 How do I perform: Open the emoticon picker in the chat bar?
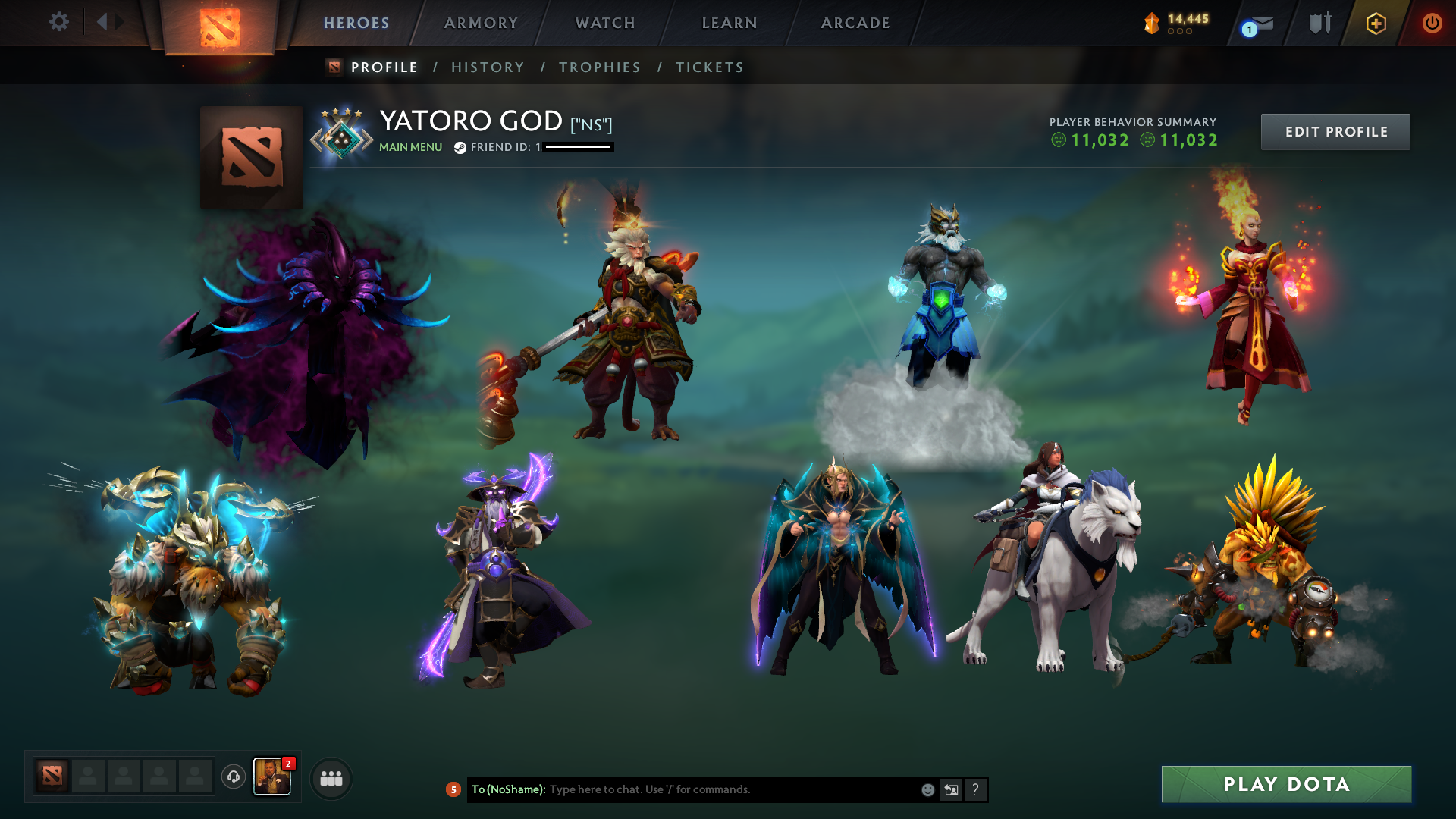coord(927,789)
